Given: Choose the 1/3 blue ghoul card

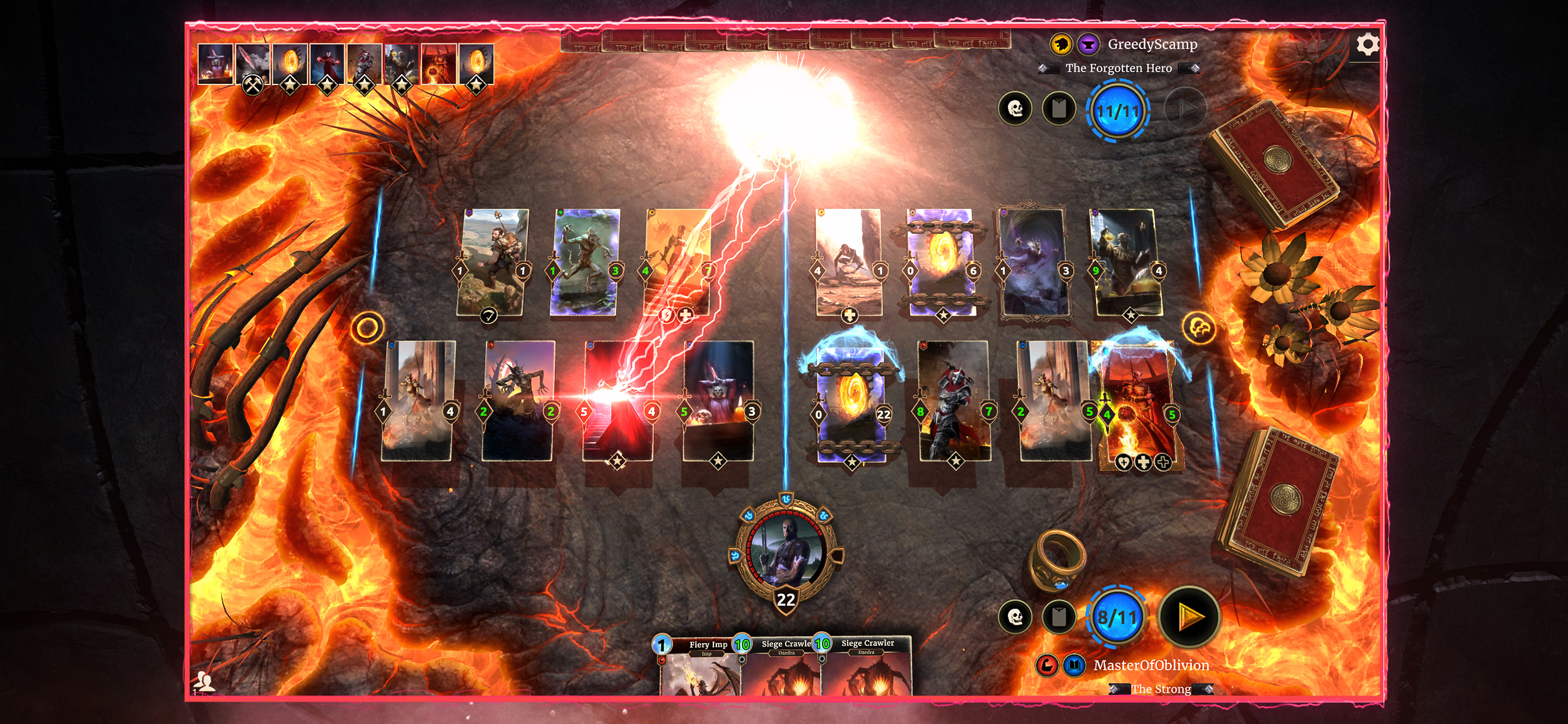Looking at the screenshot, I should pos(584,263).
